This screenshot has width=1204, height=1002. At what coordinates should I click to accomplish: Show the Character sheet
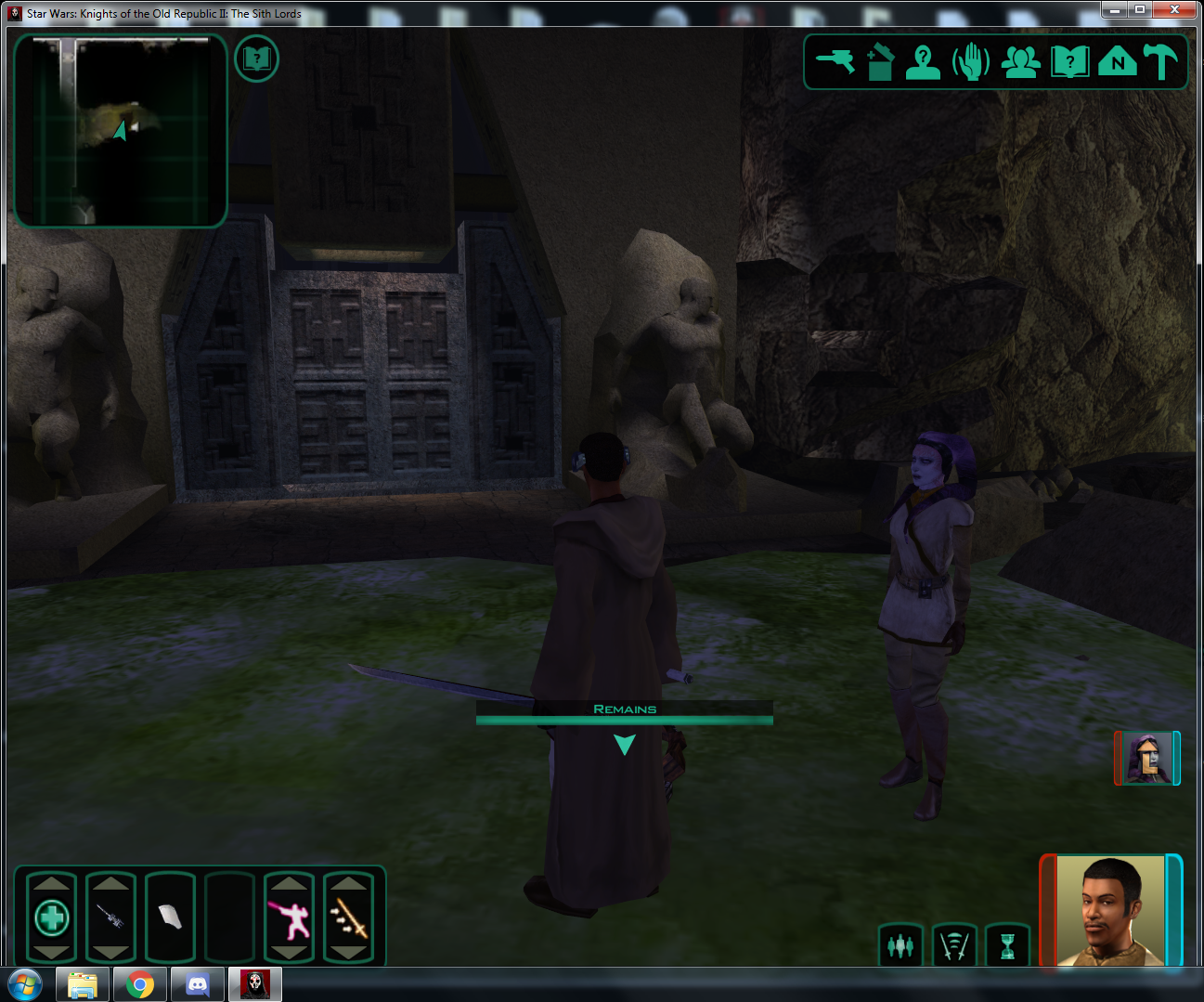coord(923,62)
